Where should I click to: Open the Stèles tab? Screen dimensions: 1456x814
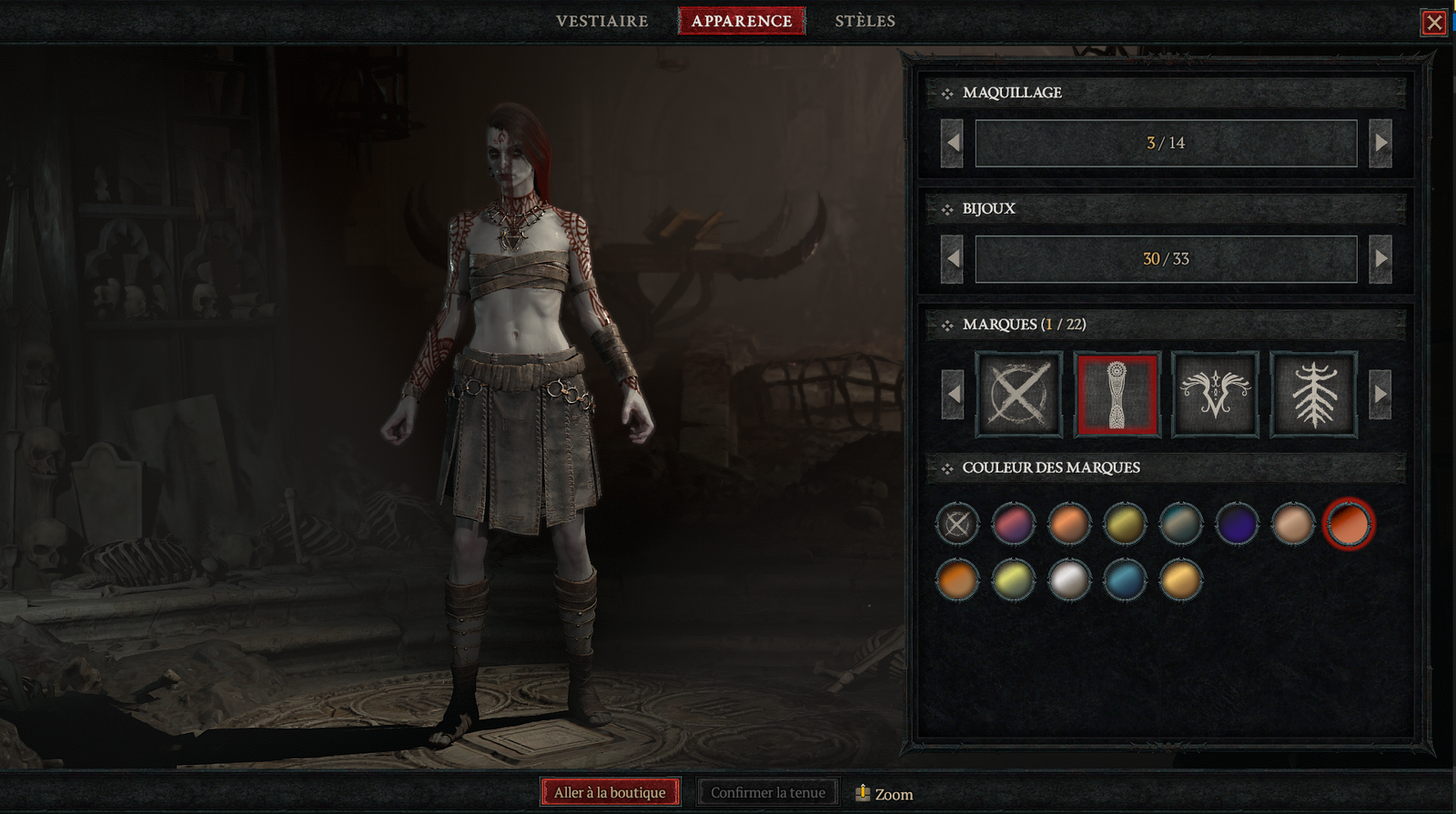[x=864, y=21]
